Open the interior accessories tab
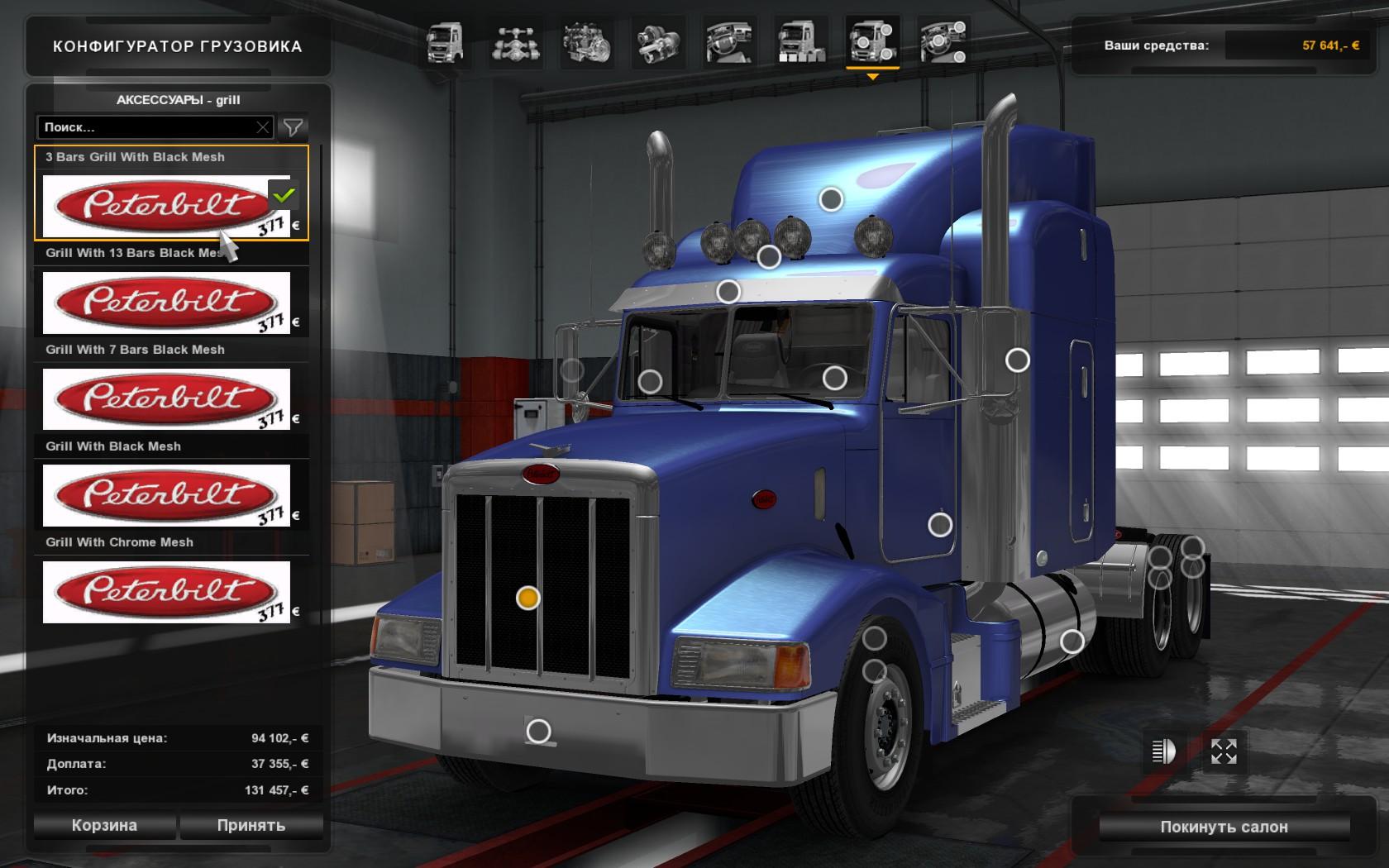This screenshot has height=868, width=1389. pyautogui.click(x=943, y=43)
